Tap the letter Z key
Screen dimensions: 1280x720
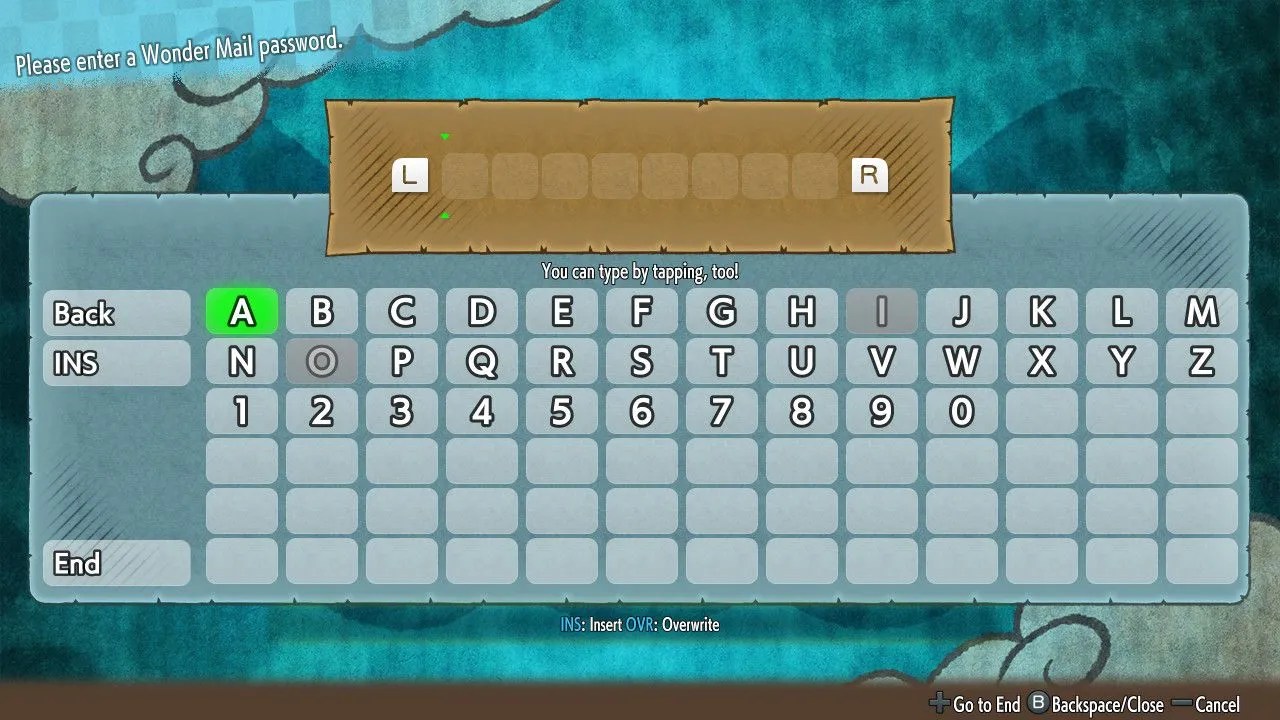pyautogui.click(x=1203, y=363)
